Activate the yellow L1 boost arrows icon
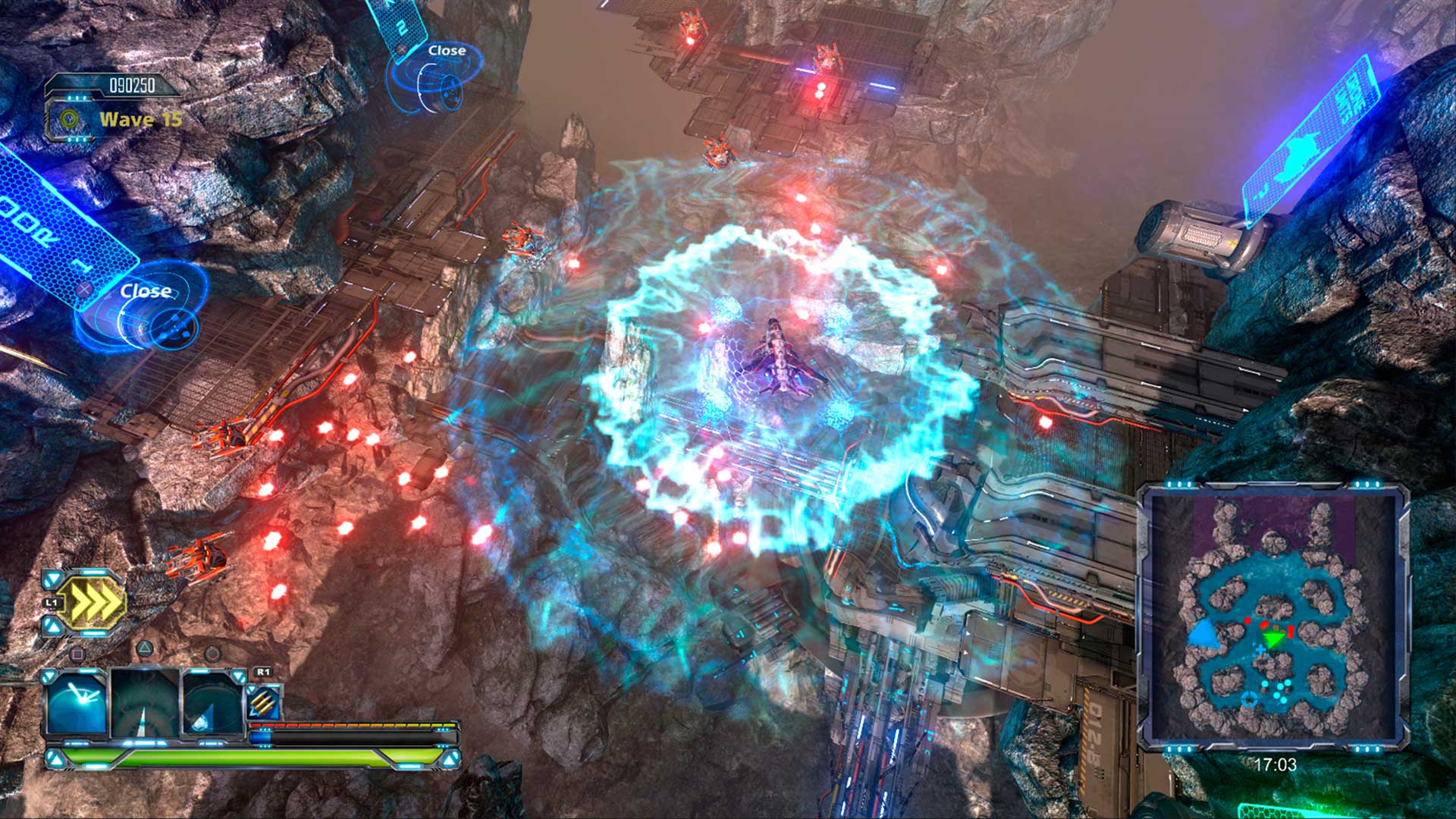 pyautogui.click(x=94, y=600)
